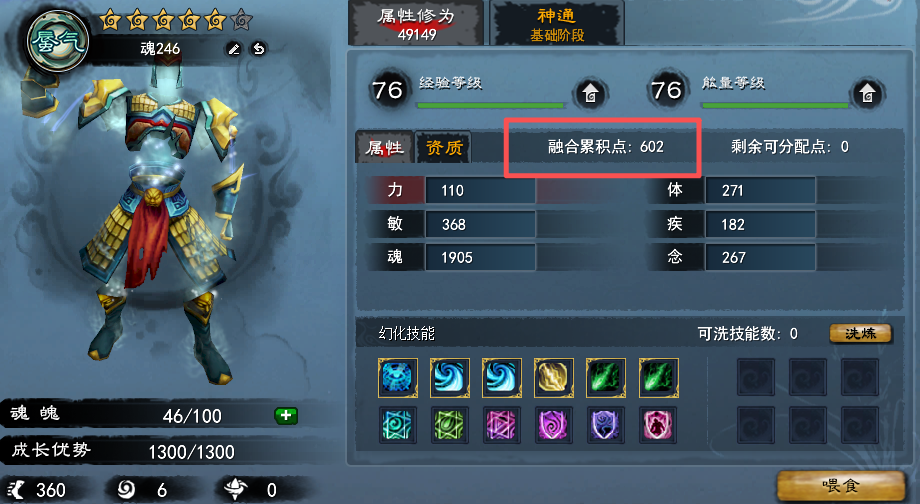This screenshot has height=504, width=920.
Task: Select the golden lightning skill icon
Action: [553, 377]
